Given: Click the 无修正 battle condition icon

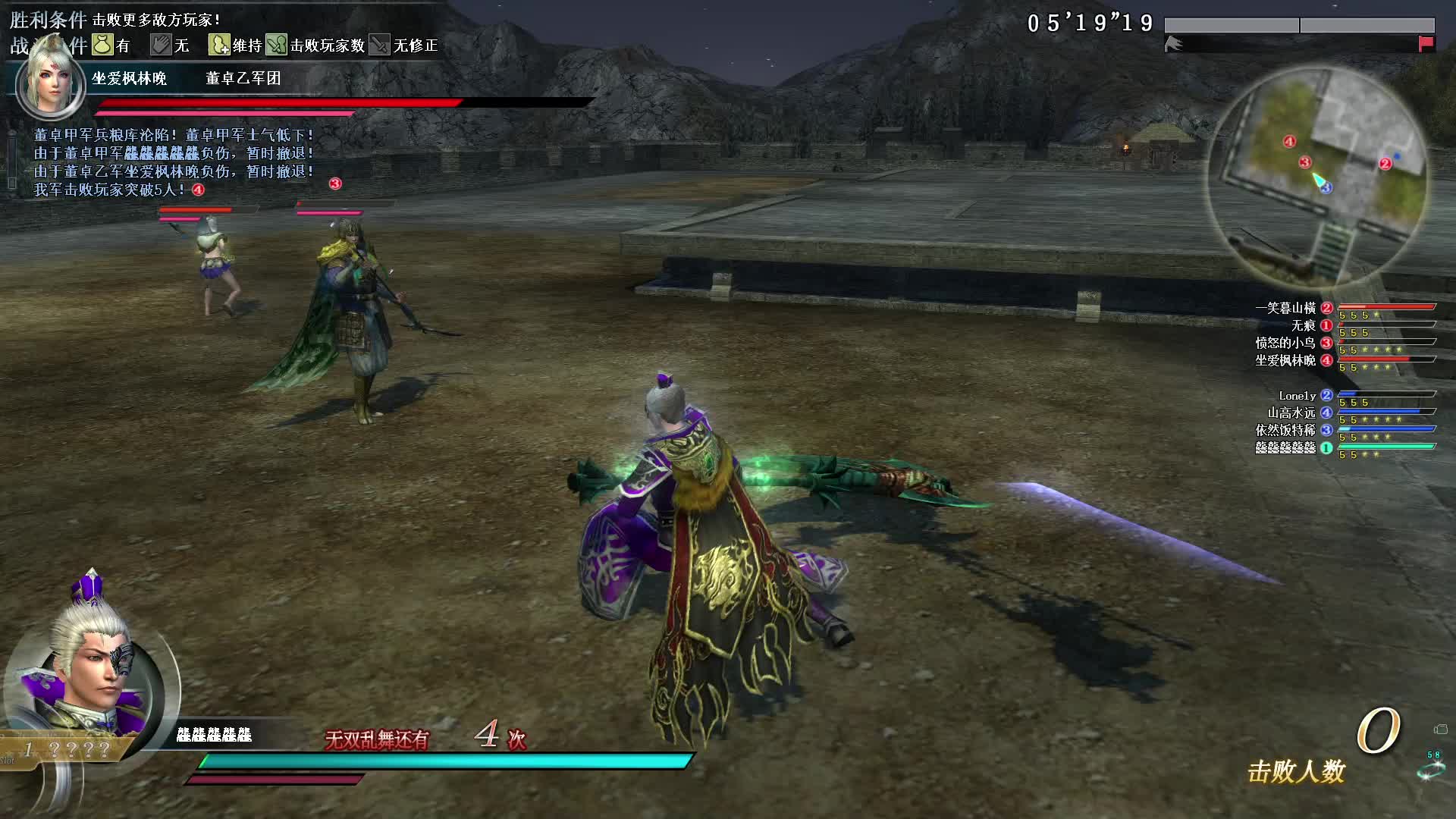Looking at the screenshot, I should [x=379, y=45].
